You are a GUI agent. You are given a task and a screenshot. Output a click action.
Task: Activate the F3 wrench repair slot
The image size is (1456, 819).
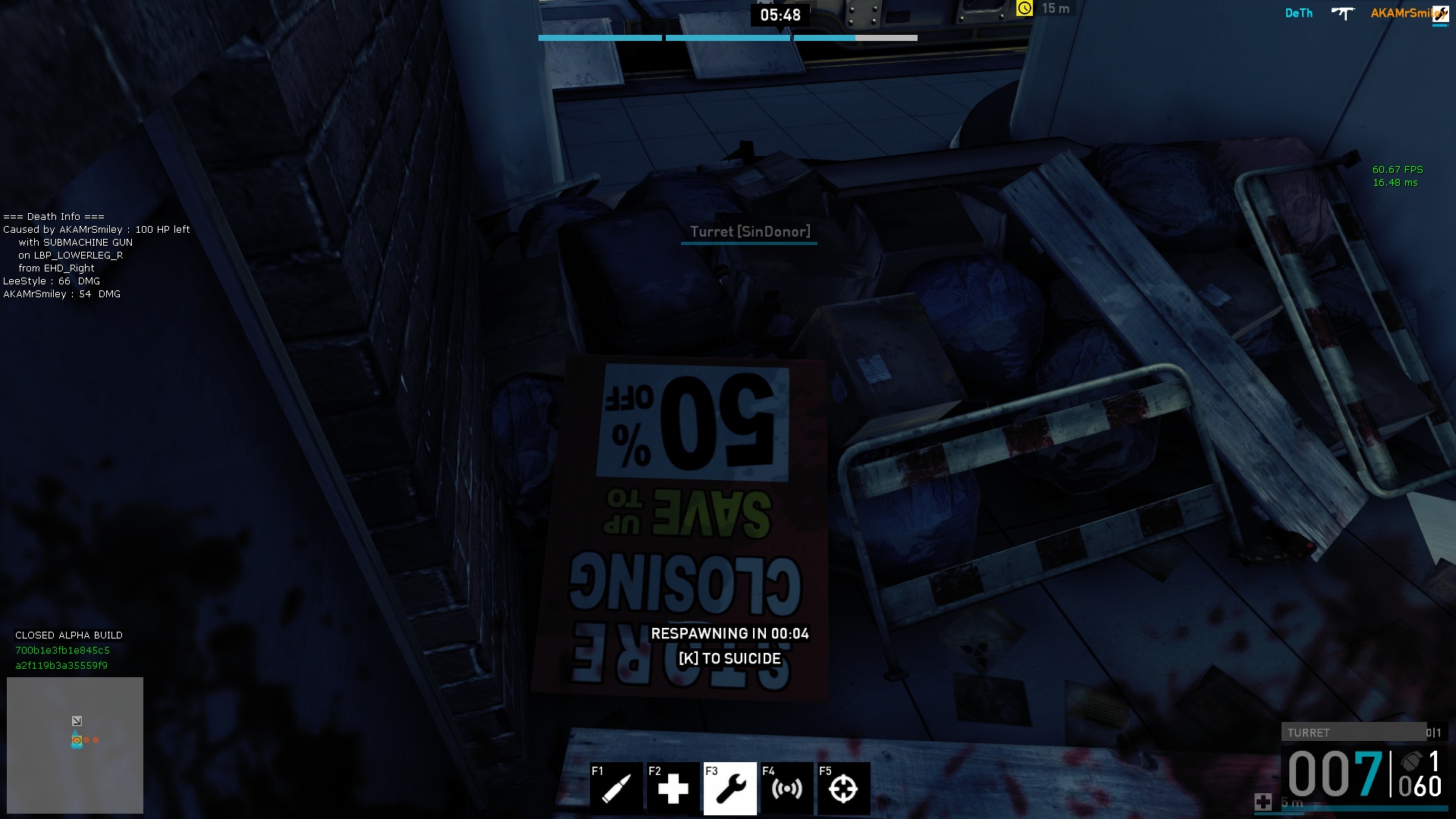pyautogui.click(x=730, y=788)
